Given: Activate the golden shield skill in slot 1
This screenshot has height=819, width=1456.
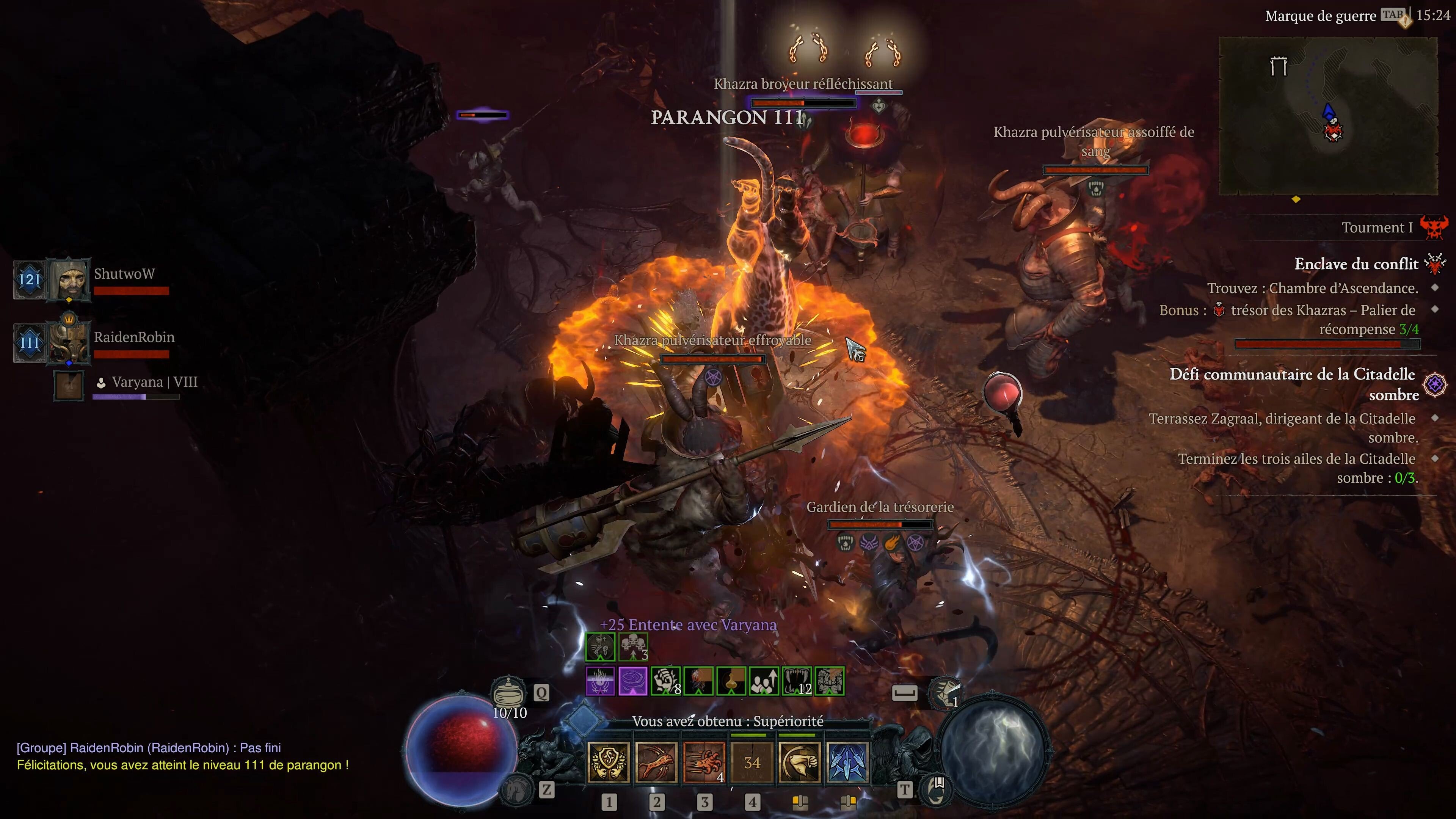Looking at the screenshot, I should tap(608, 763).
